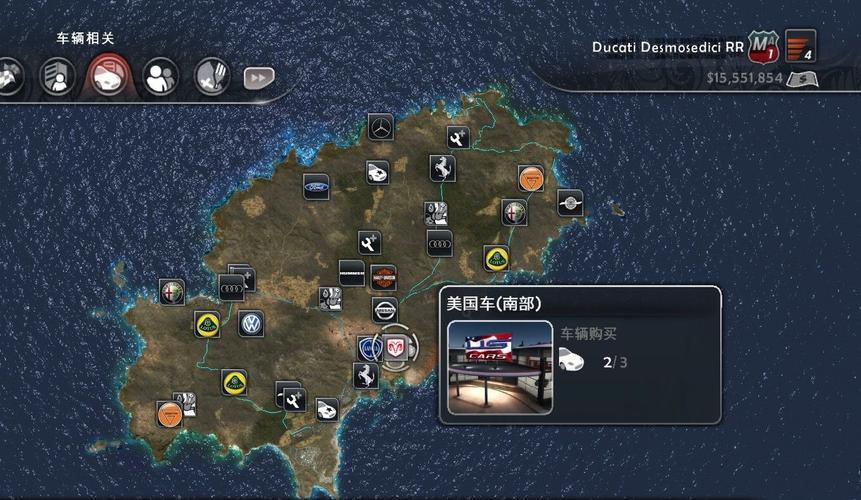The height and width of the screenshot is (500, 861).
Task: Select the vehicle-related filter (red car icon)
Action: pyautogui.click(x=107, y=75)
